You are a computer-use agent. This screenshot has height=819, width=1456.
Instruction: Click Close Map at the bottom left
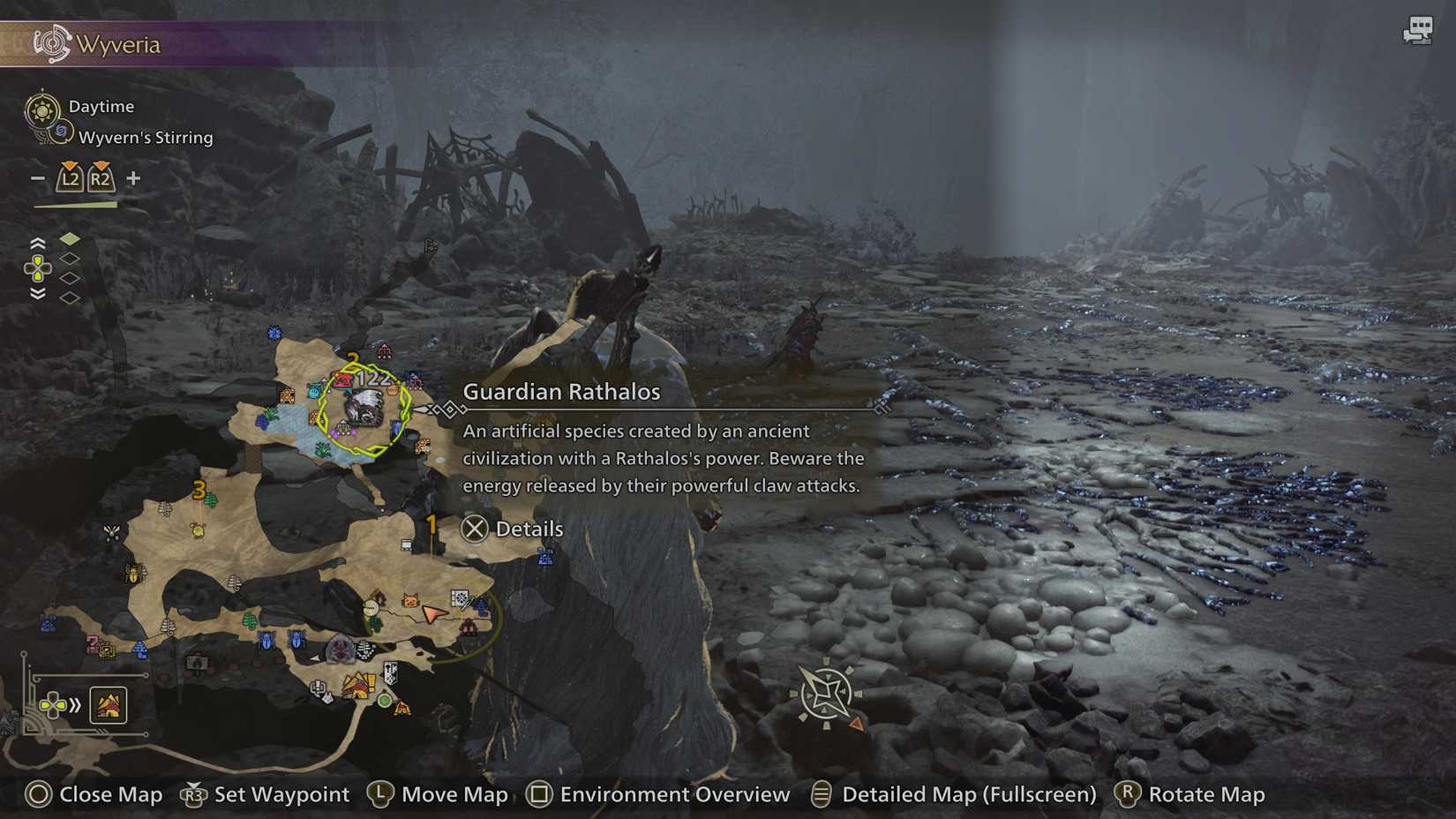coord(93,795)
